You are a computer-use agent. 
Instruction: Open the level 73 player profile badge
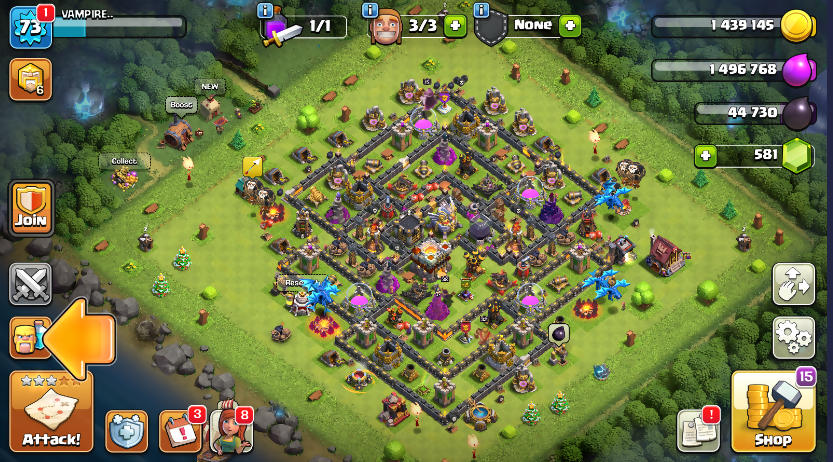pyautogui.click(x=29, y=27)
